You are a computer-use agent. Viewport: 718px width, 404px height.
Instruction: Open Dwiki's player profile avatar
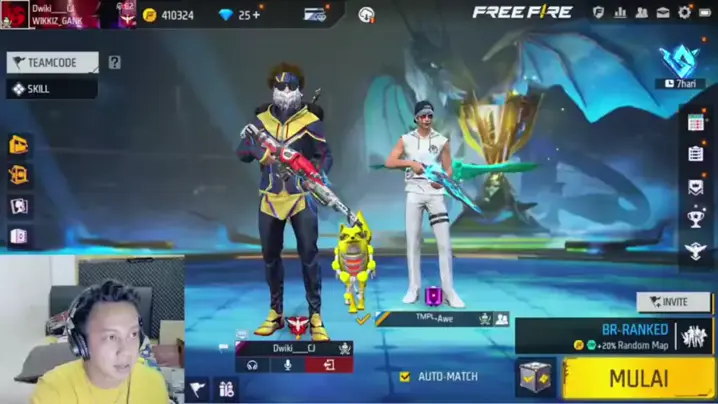coord(15,14)
